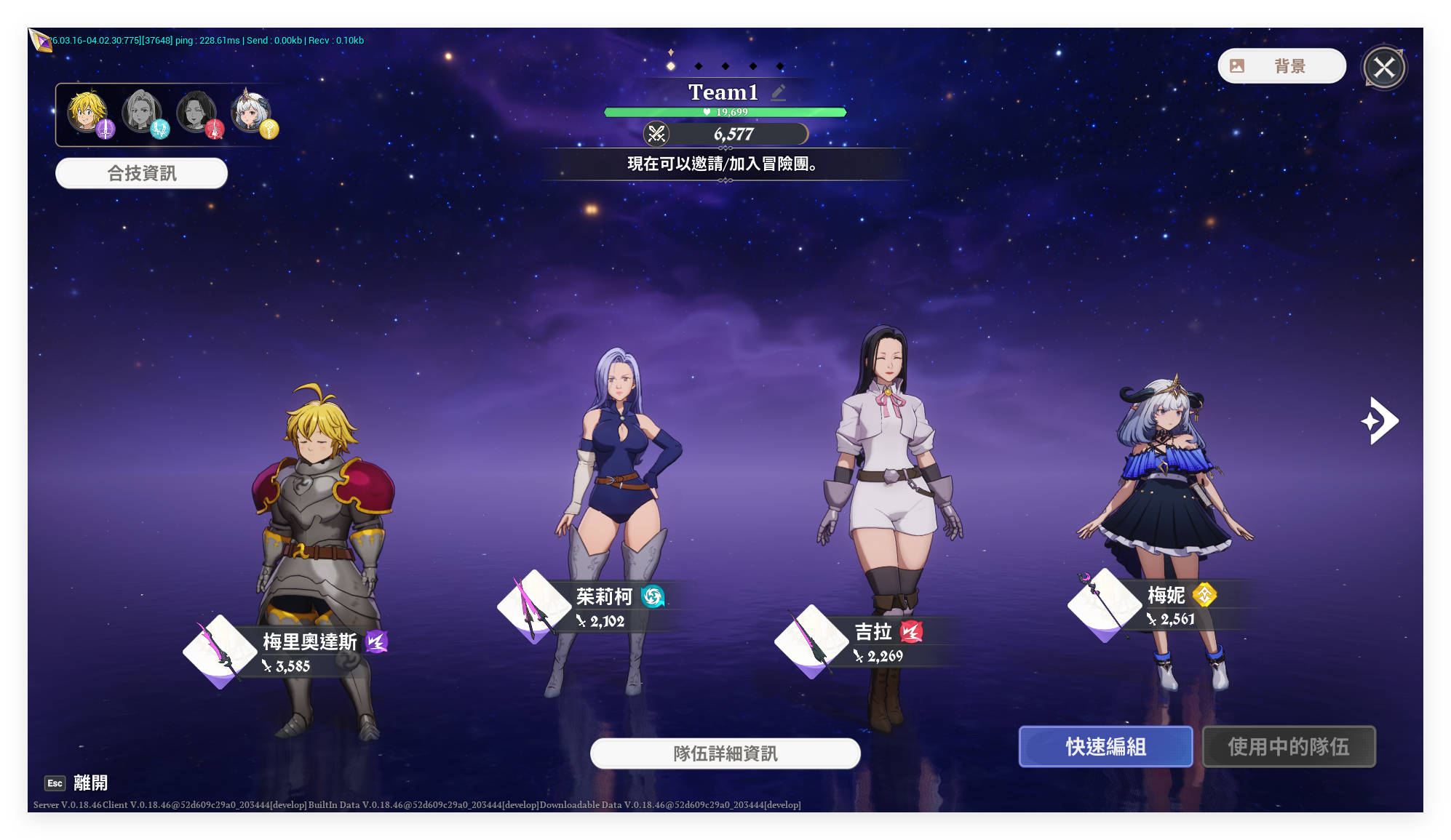Close the team screen with X
This screenshot has height=840, width=1451.
[1384, 68]
